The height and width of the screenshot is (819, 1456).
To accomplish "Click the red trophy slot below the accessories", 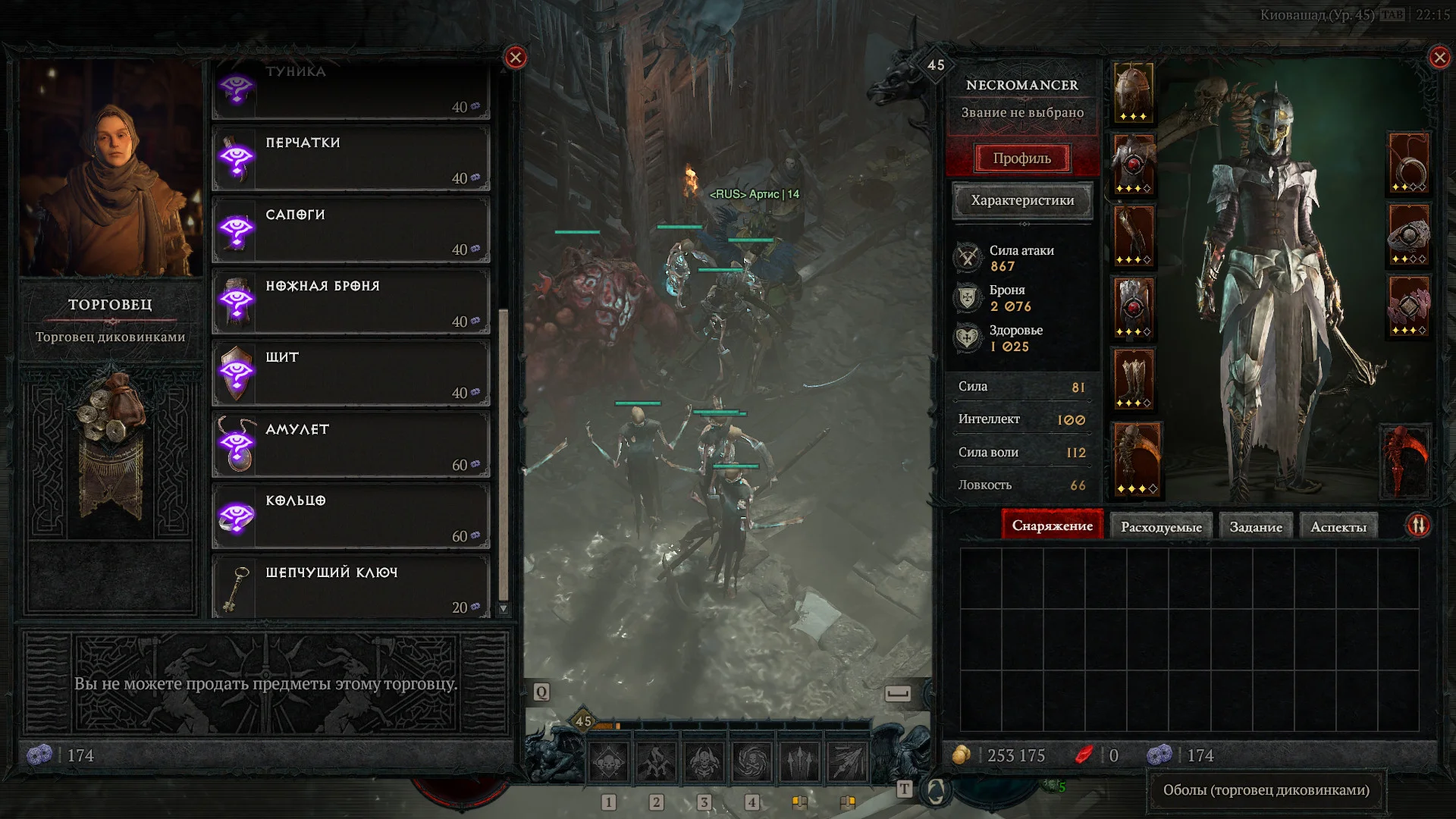I will pyautogui.click(x=1407, y=460).
